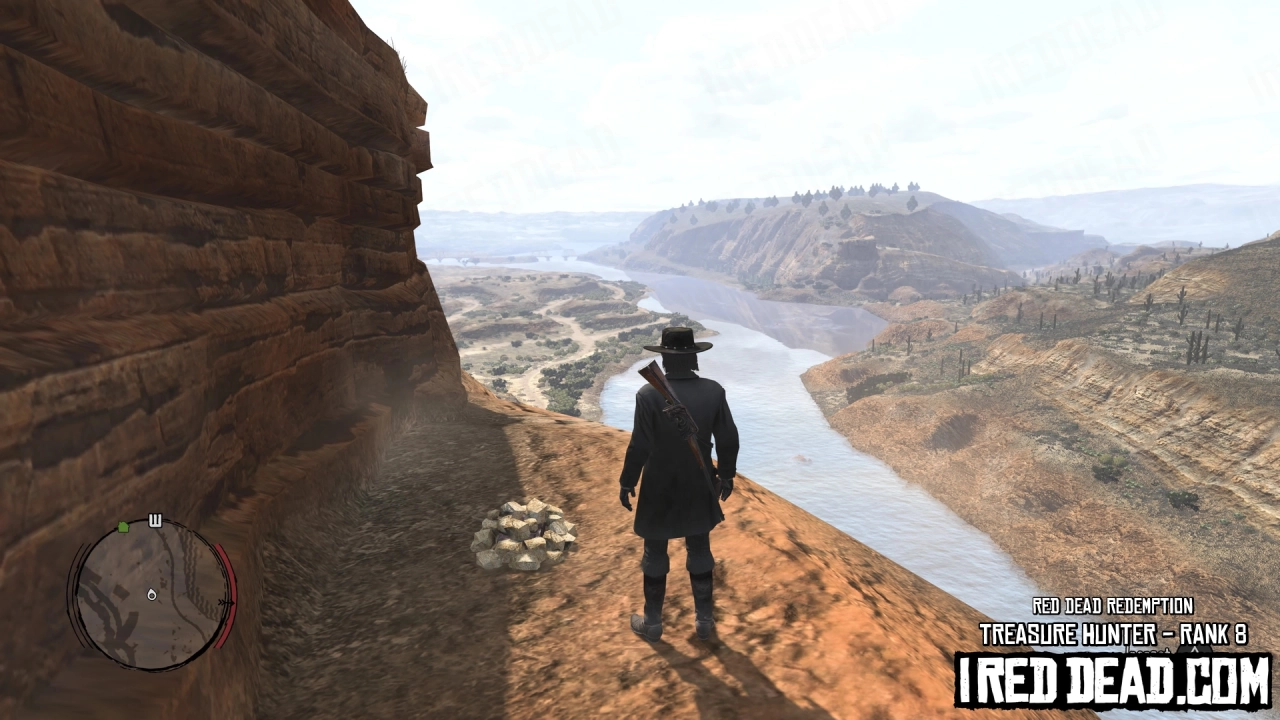
Task: Click the waypoint arrow on the minimap's right edge
Action: pyautogui.click(x=225, y=602)
